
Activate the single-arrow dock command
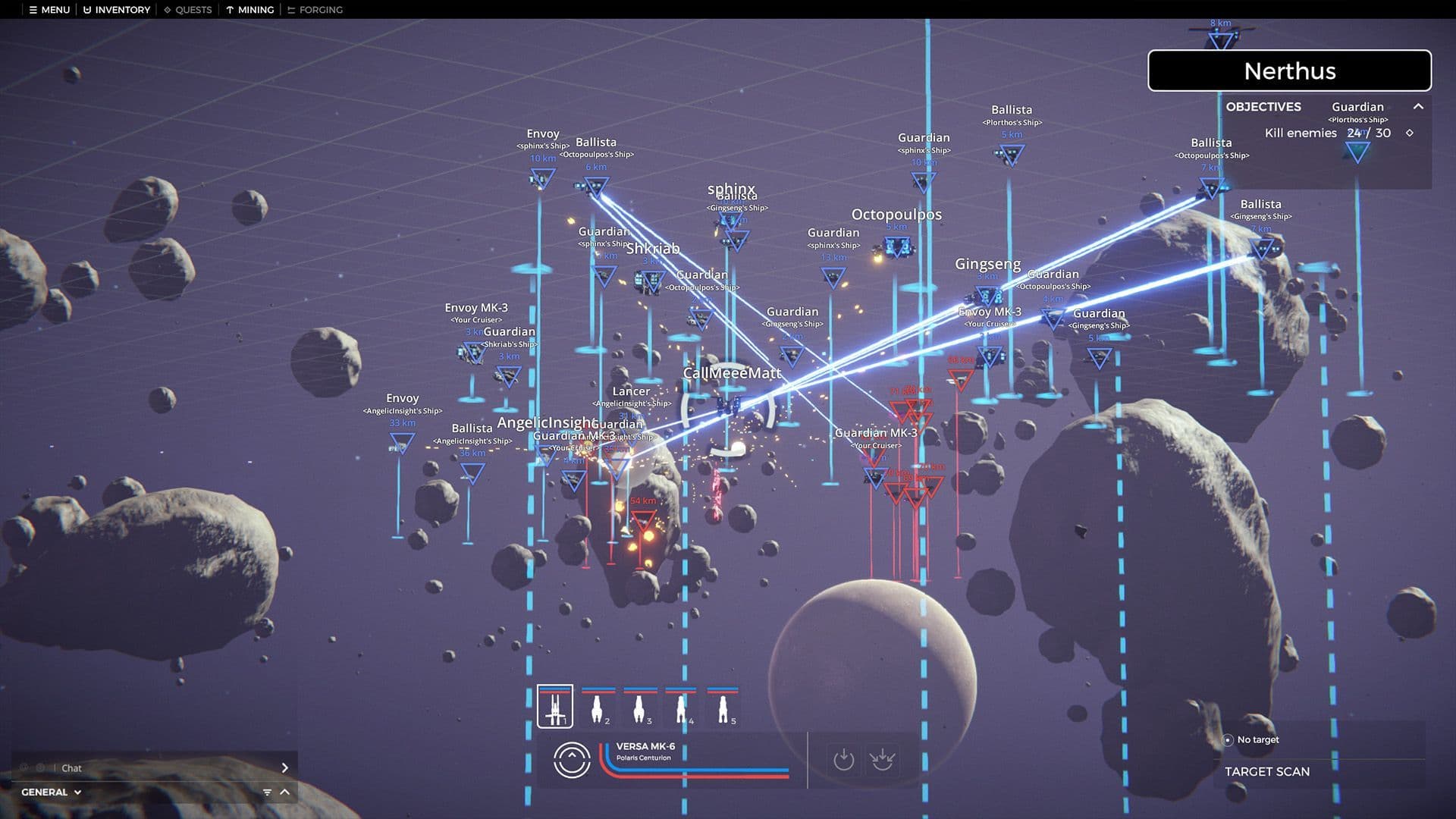[843, 760]
